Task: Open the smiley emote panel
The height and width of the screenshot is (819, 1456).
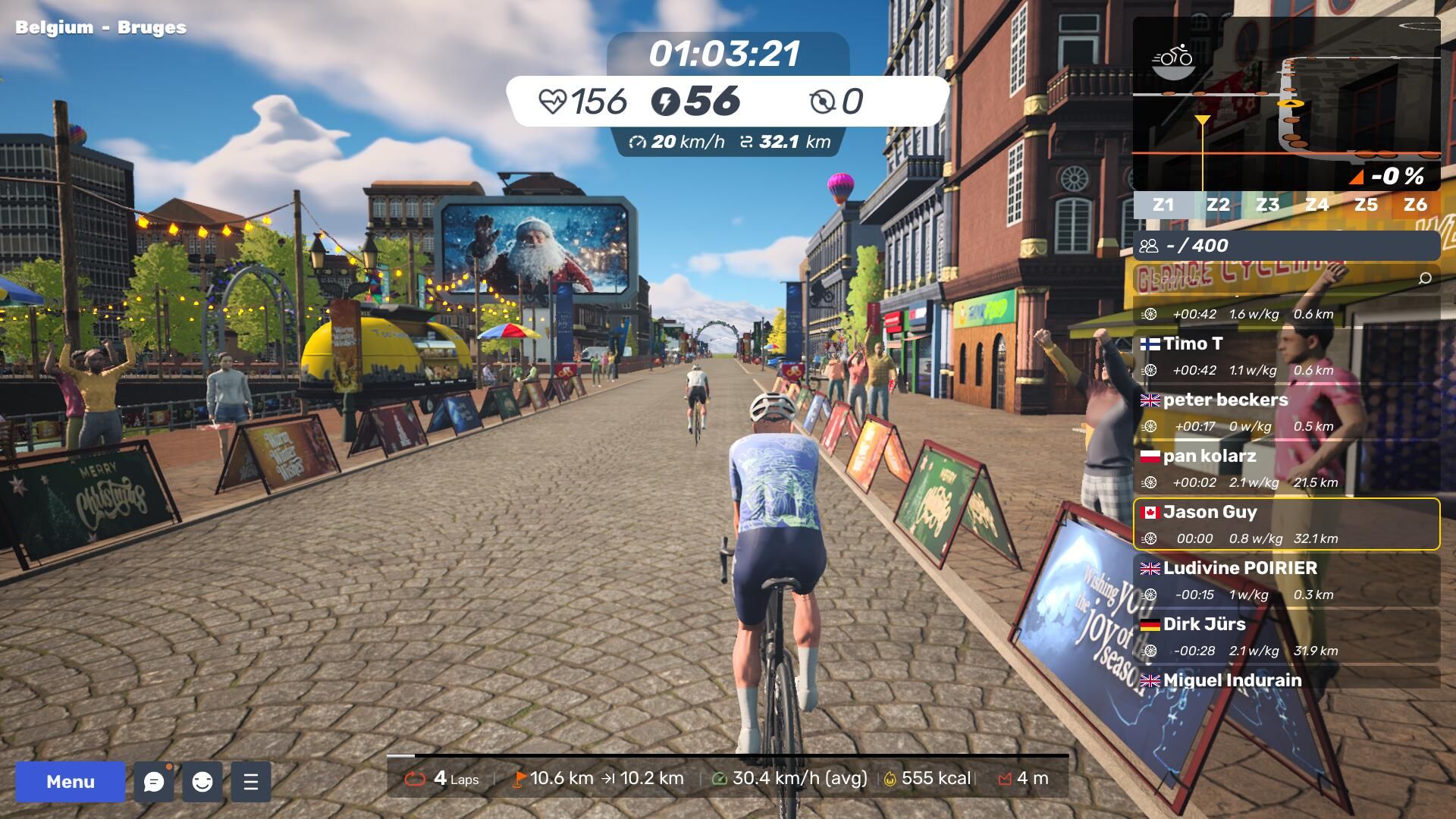Action: pyautogui.click(x=202, y=782)
